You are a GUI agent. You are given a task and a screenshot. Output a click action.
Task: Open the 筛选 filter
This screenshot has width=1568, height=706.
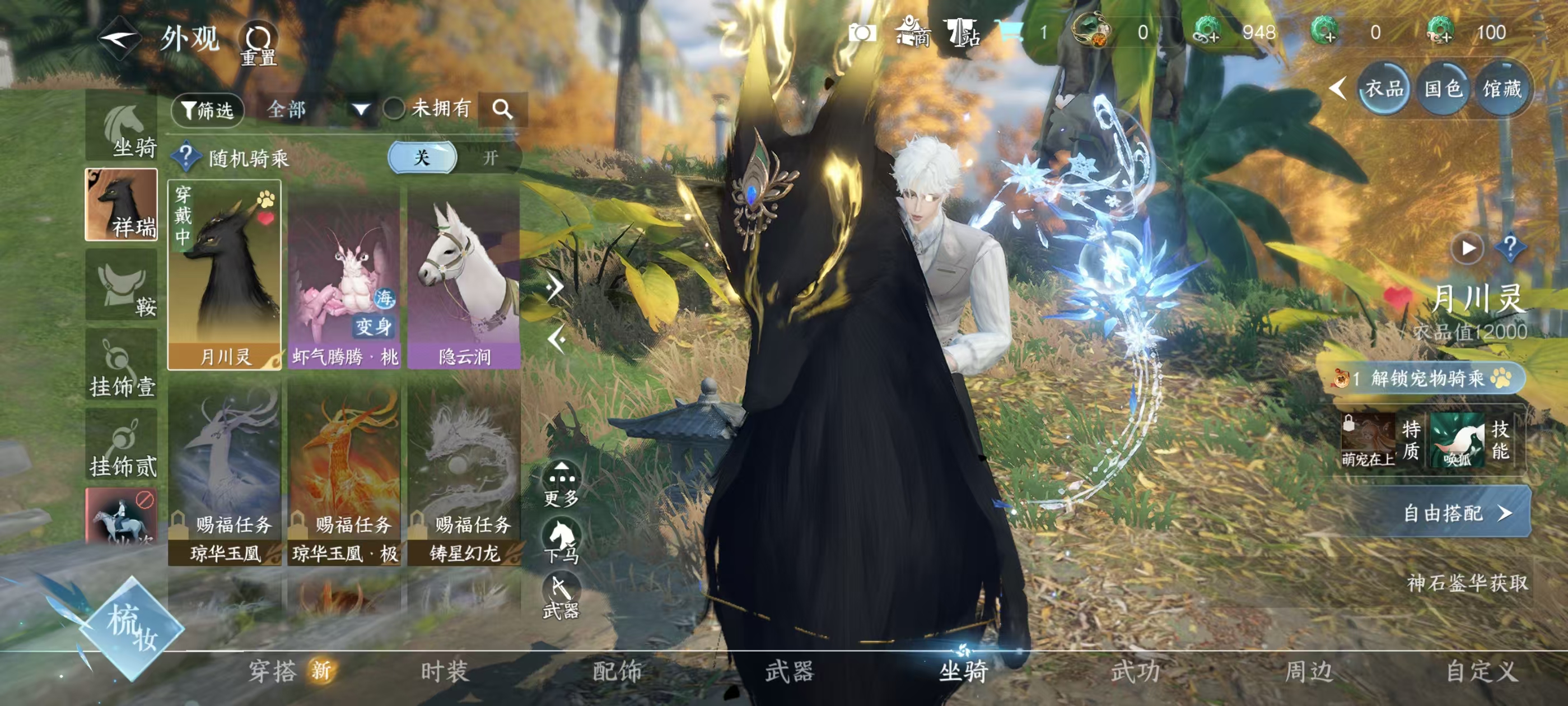point(208,110)
